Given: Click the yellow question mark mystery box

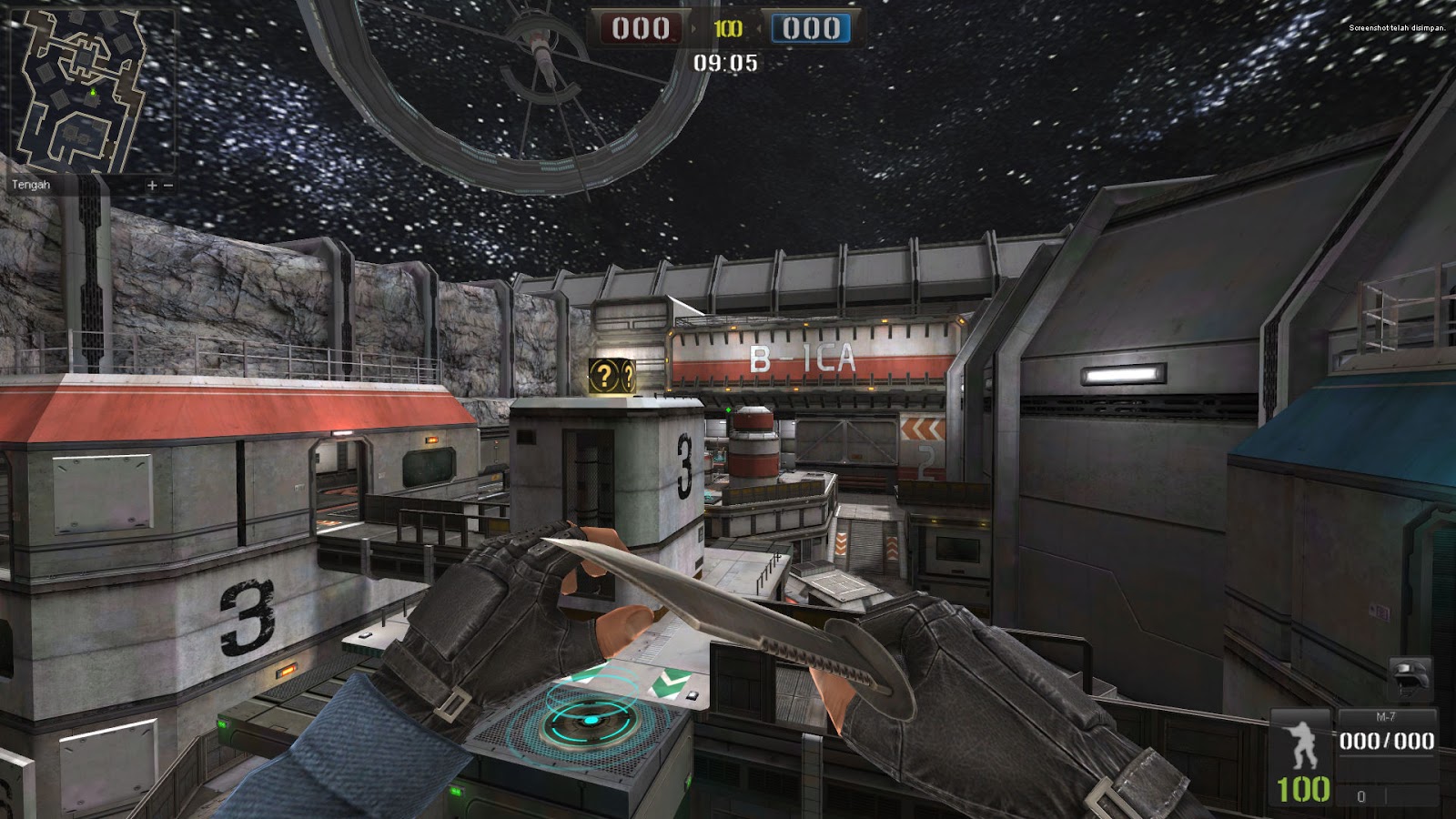Looking at the screenshot, I should [x=612, y=375].
